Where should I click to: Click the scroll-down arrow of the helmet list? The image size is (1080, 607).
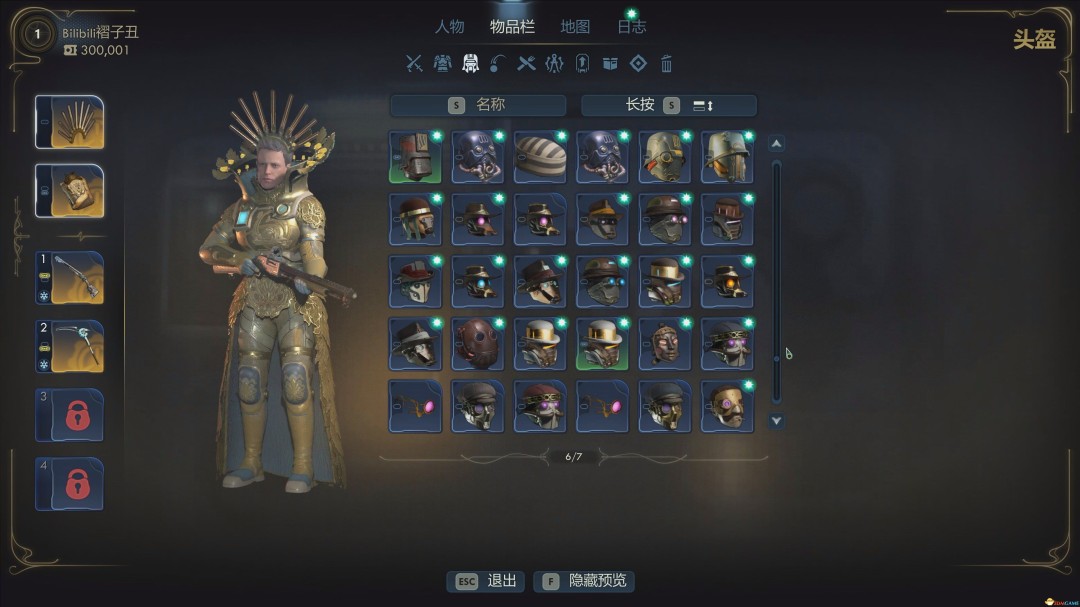coord(776,421)
